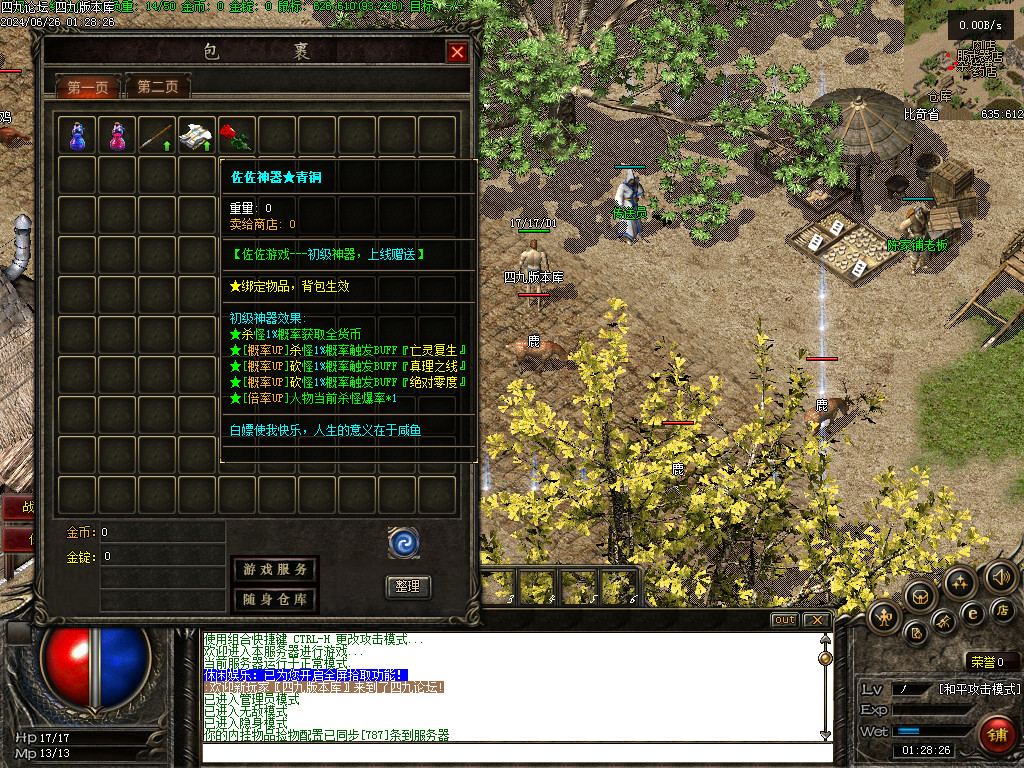The height and width of the screenshot is (768, 1024).
Task: Click the chat panel's 'out' button
Action: (x=784, y=620)
